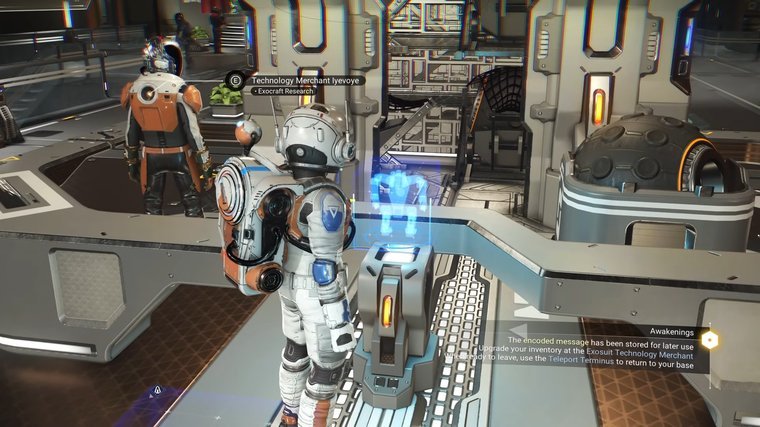Click the Exocraft Research tag
The image size is (760, 427).
click(285, 91)
